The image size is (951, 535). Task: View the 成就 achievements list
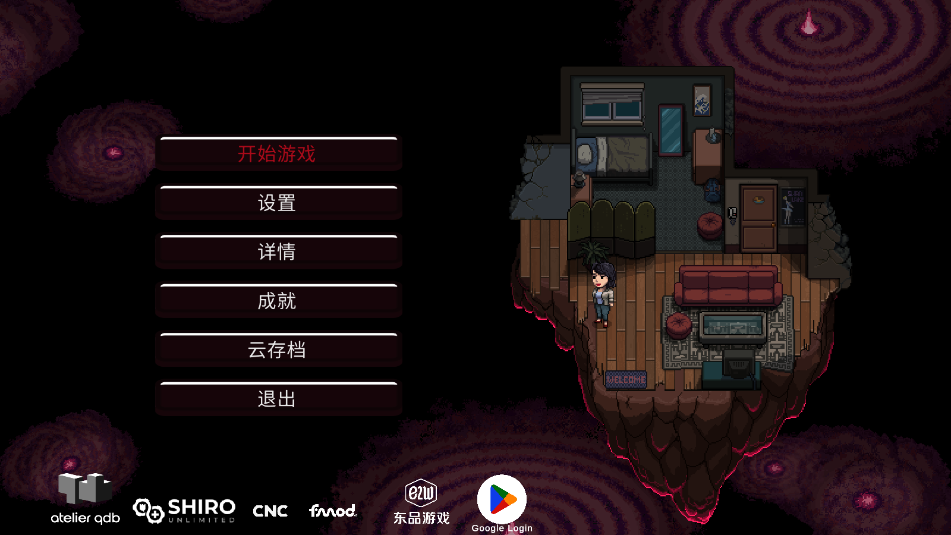[x=278, y=301]
